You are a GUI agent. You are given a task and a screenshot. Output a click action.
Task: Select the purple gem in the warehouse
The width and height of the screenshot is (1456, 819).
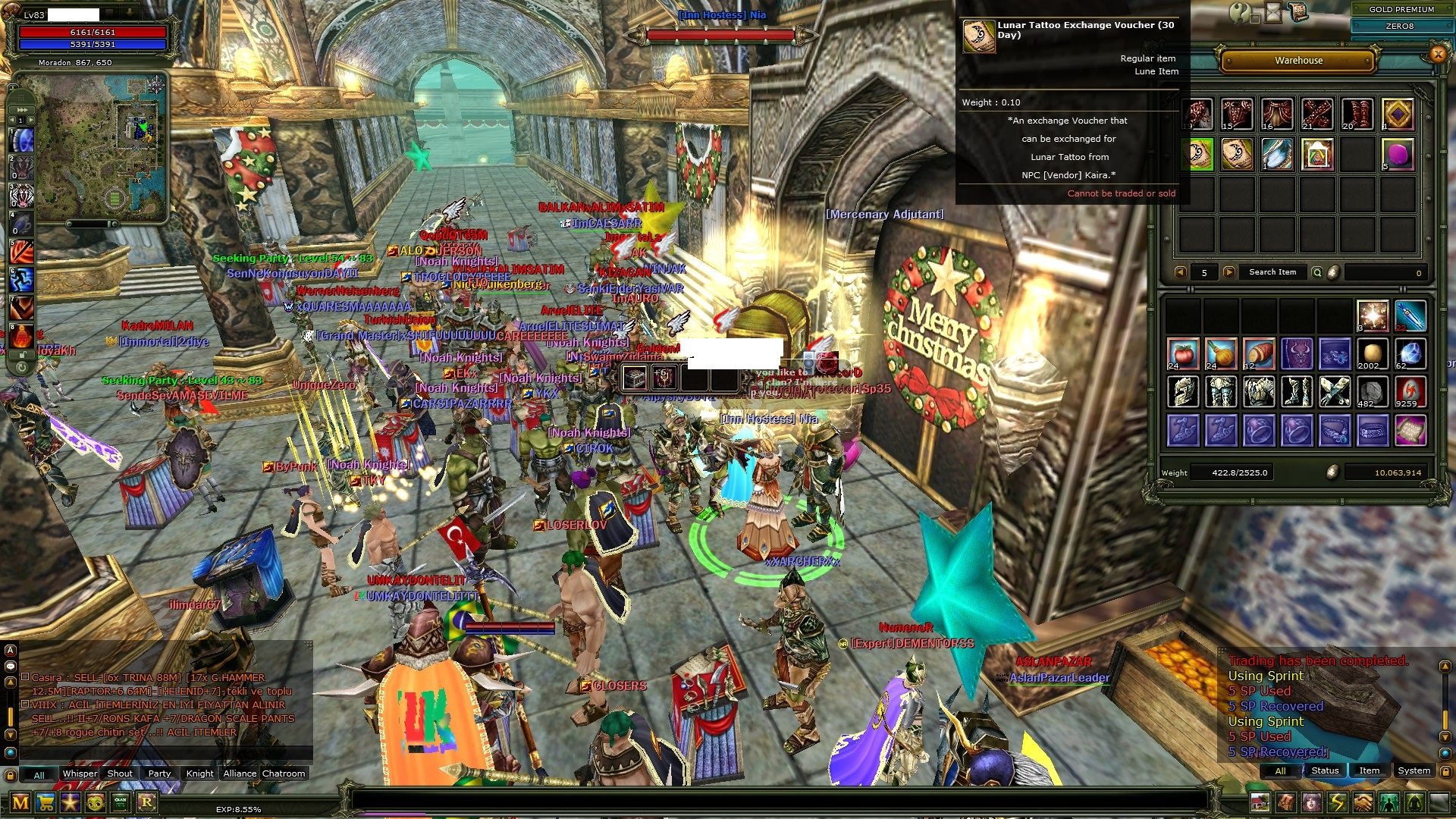pos(1398,155)
